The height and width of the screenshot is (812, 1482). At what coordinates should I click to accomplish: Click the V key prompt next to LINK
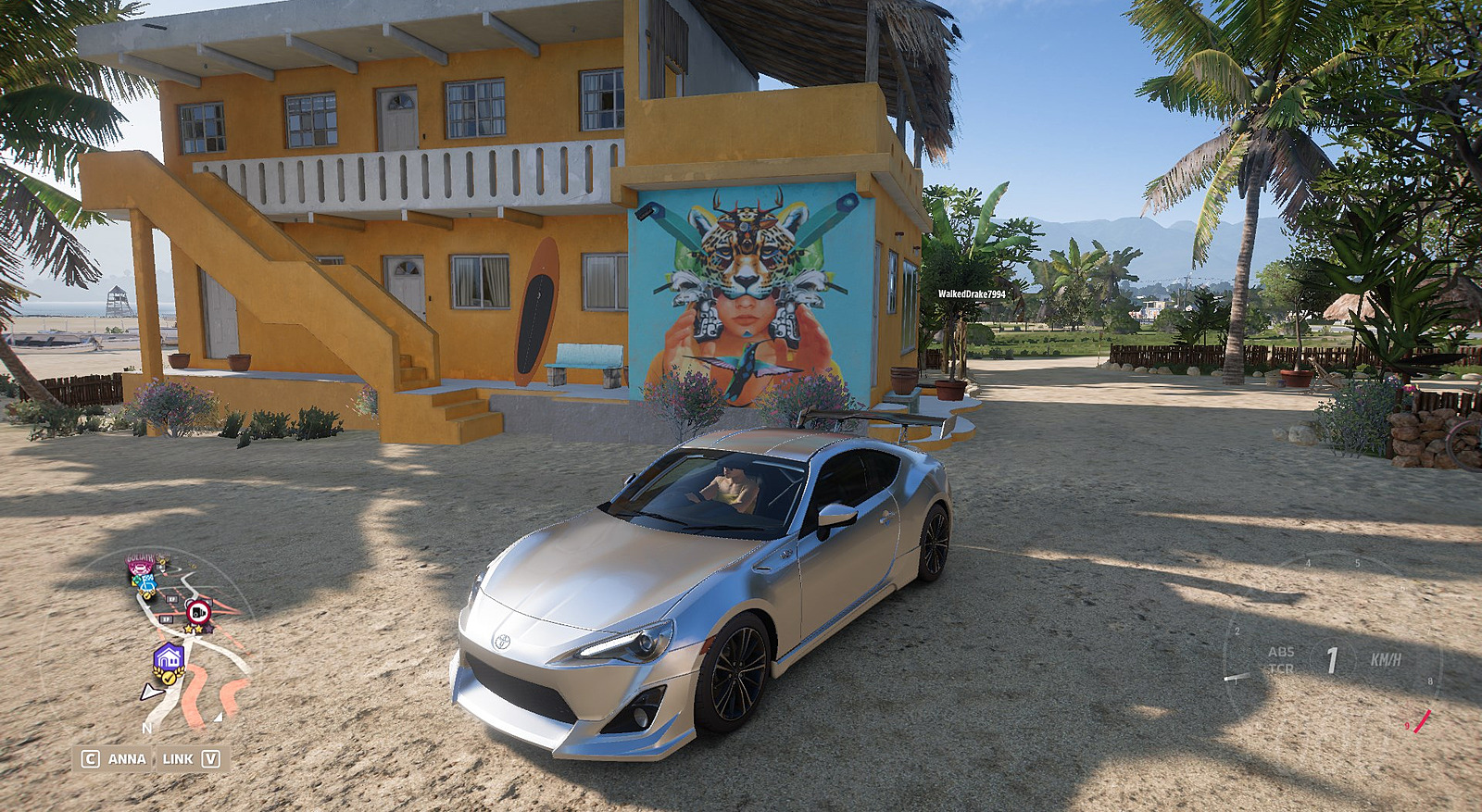point(211,758)
